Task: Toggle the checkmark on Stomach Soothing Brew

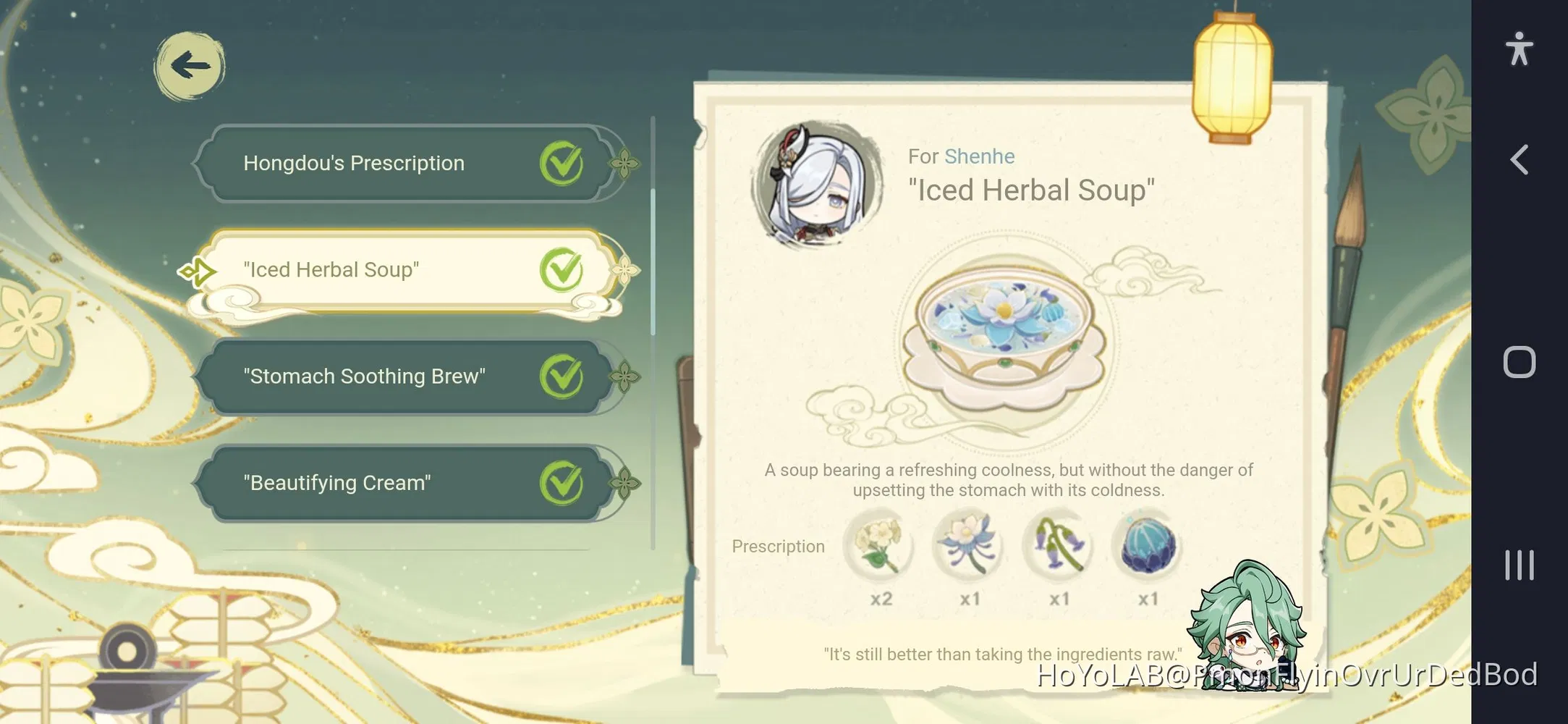Action: click(x=561, y=376)
